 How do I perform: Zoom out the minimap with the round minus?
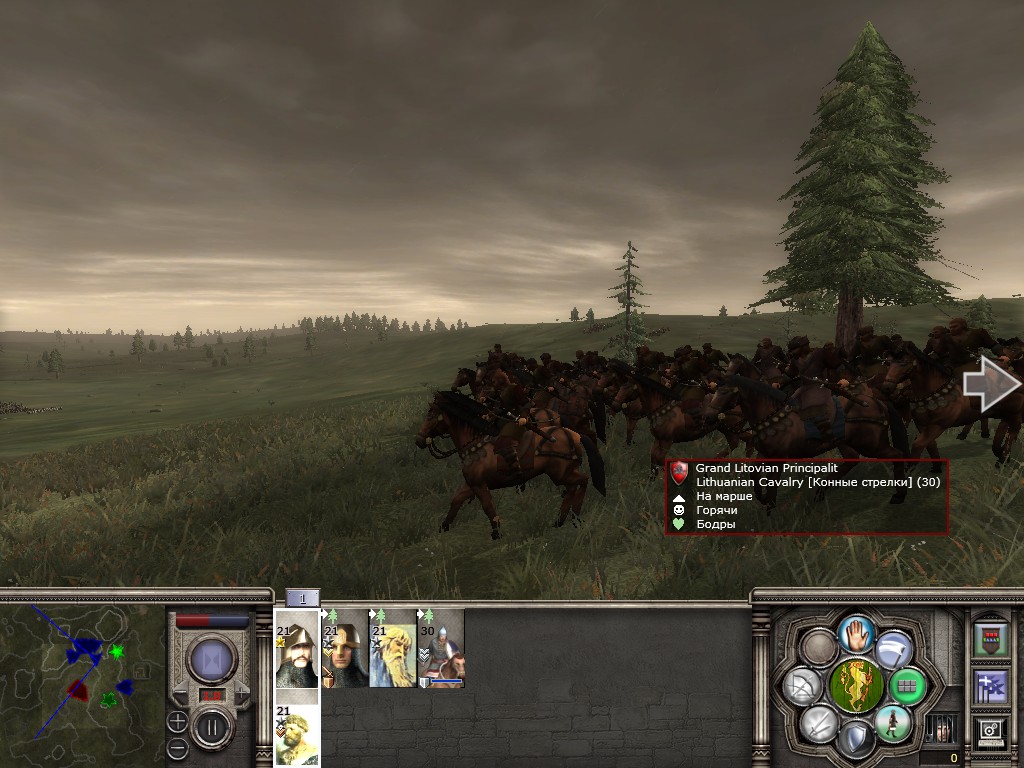(177, 747)
